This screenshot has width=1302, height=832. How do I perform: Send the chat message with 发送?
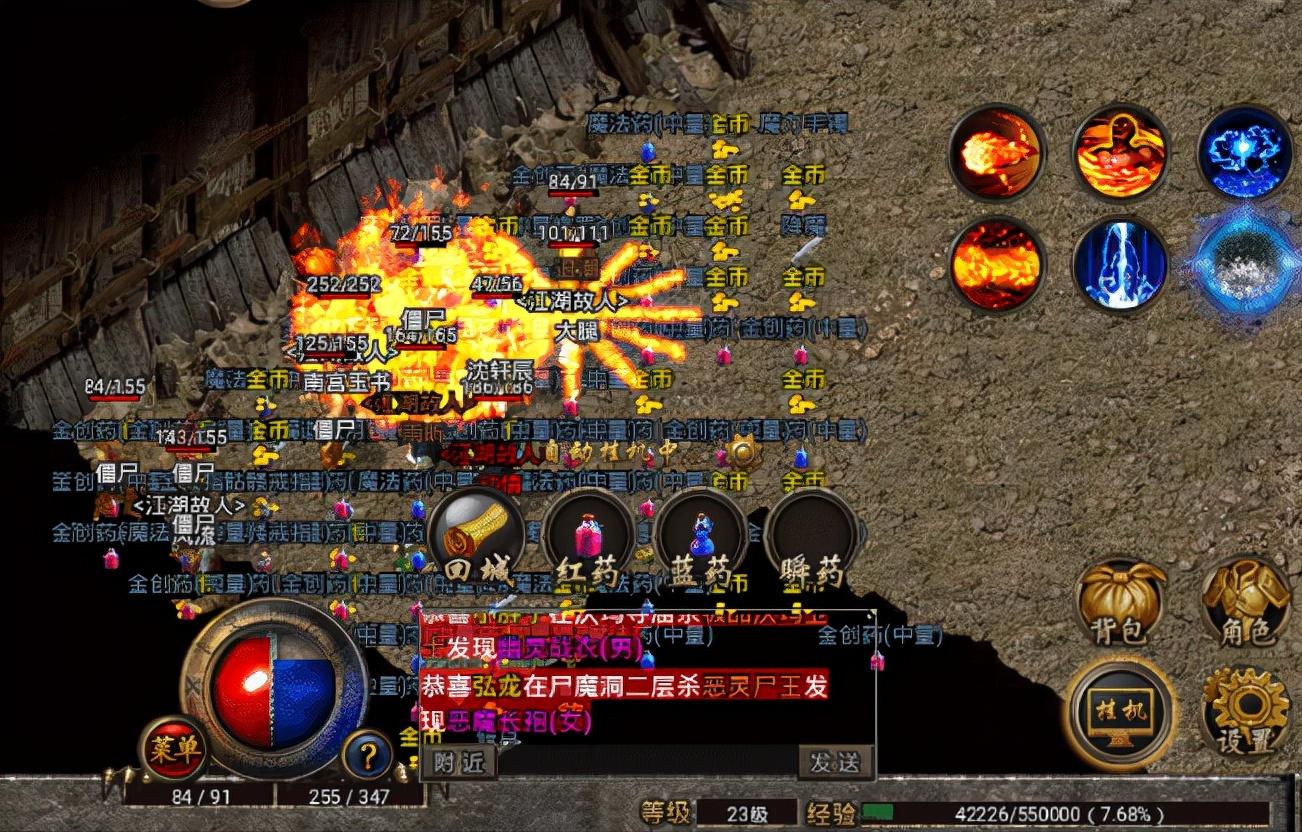(x=834, y=762)
